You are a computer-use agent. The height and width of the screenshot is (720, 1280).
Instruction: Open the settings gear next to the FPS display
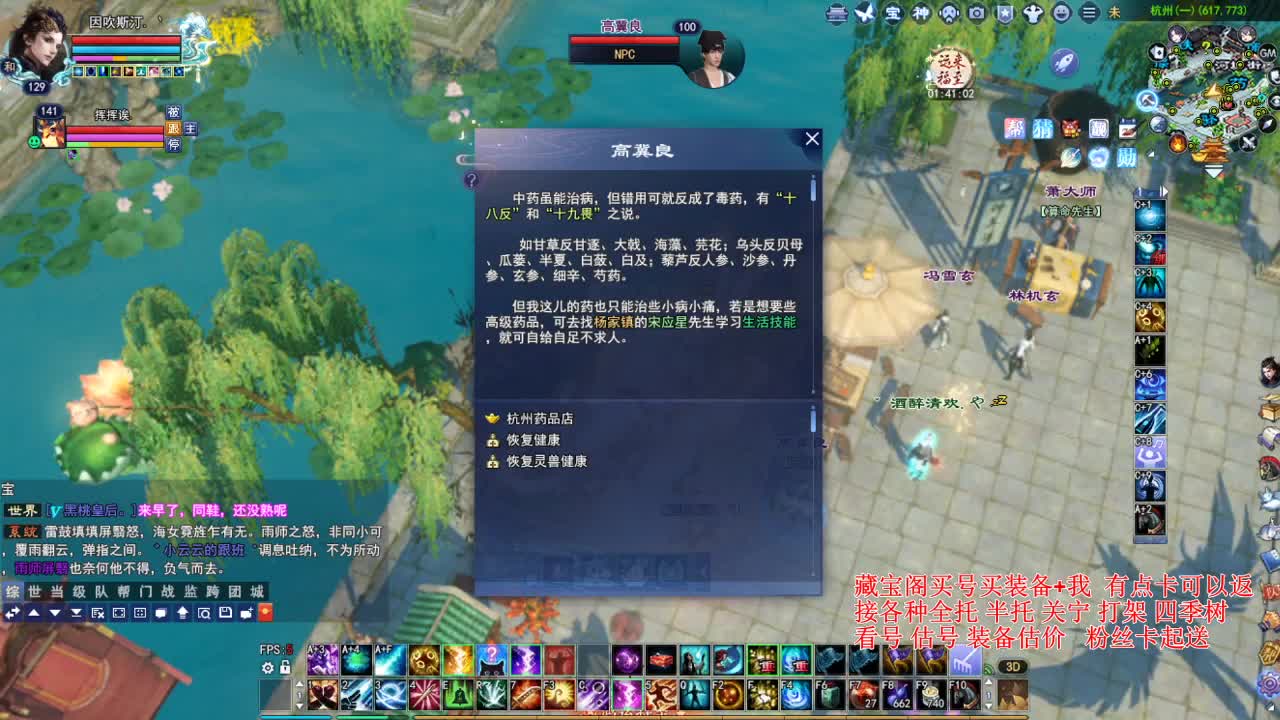click(x=268, y=668)
